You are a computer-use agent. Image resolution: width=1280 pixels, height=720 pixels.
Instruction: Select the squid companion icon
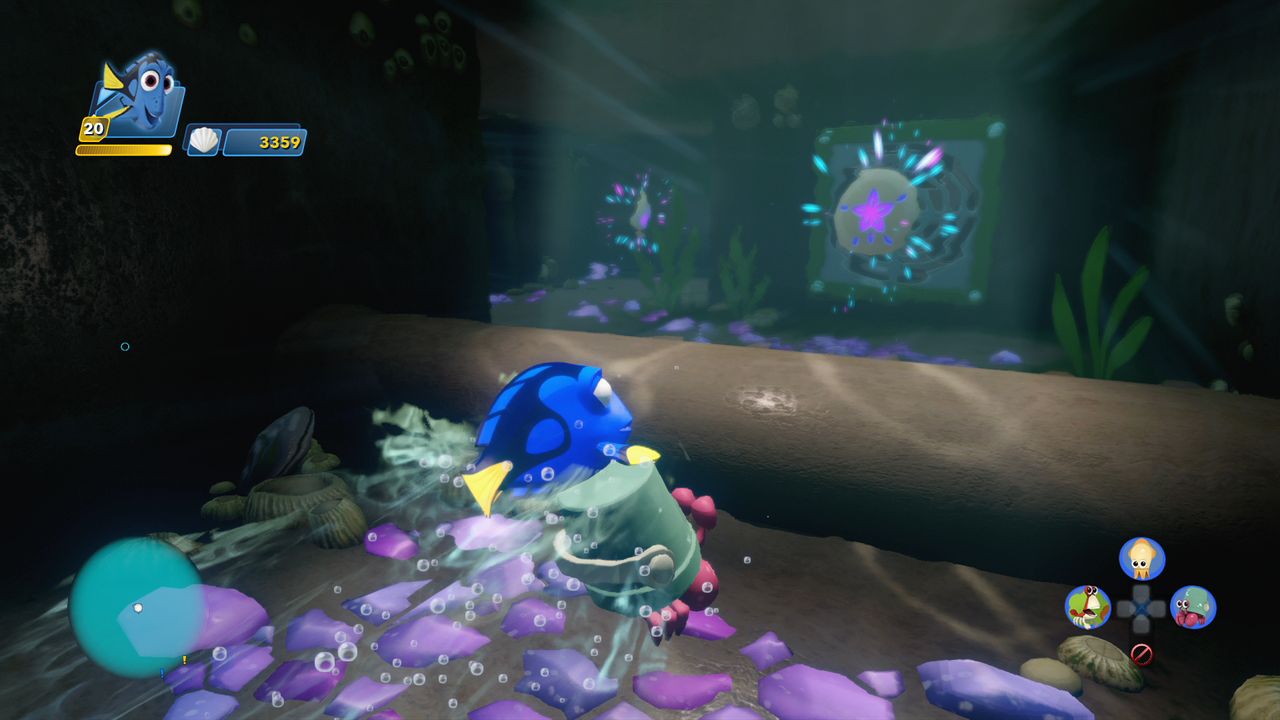[x=1141, y=558]
